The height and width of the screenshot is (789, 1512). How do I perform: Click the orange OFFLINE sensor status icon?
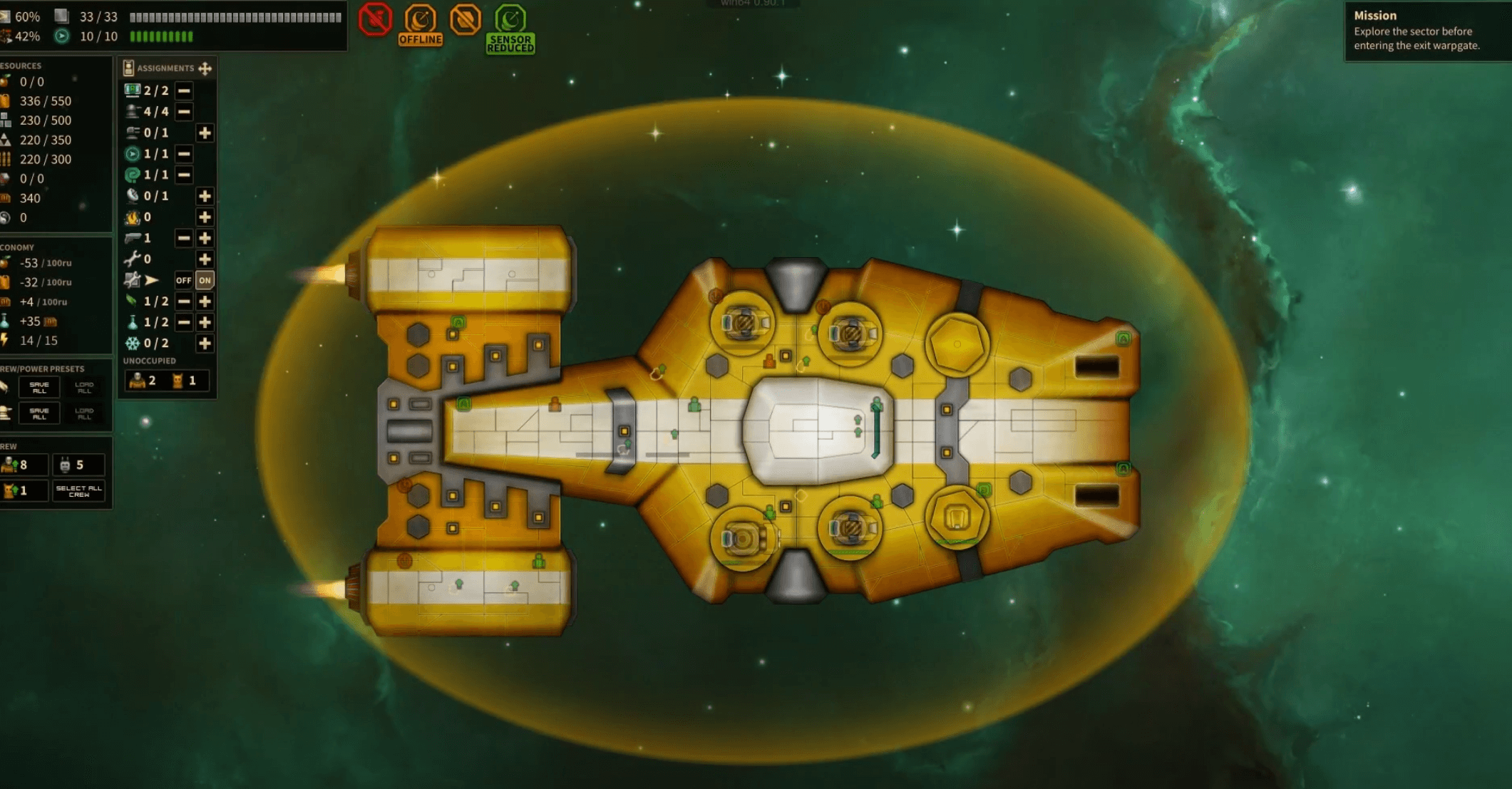(x=420, y=24)
